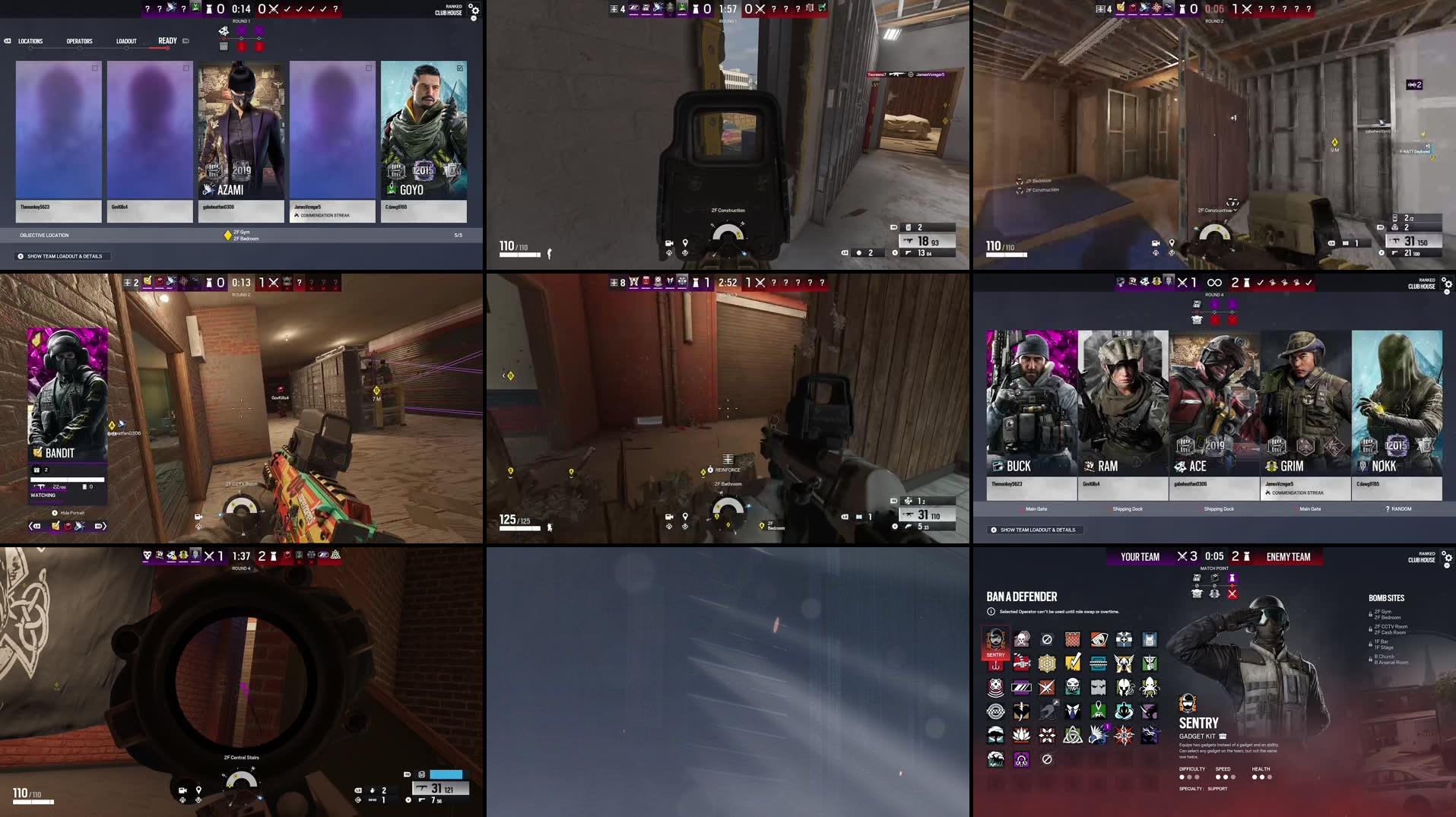Open the RANDOM spawn selector under Nøkk
This screenshot has width=1456, height=817.
pyautogui.click(x=1398, y=508)
